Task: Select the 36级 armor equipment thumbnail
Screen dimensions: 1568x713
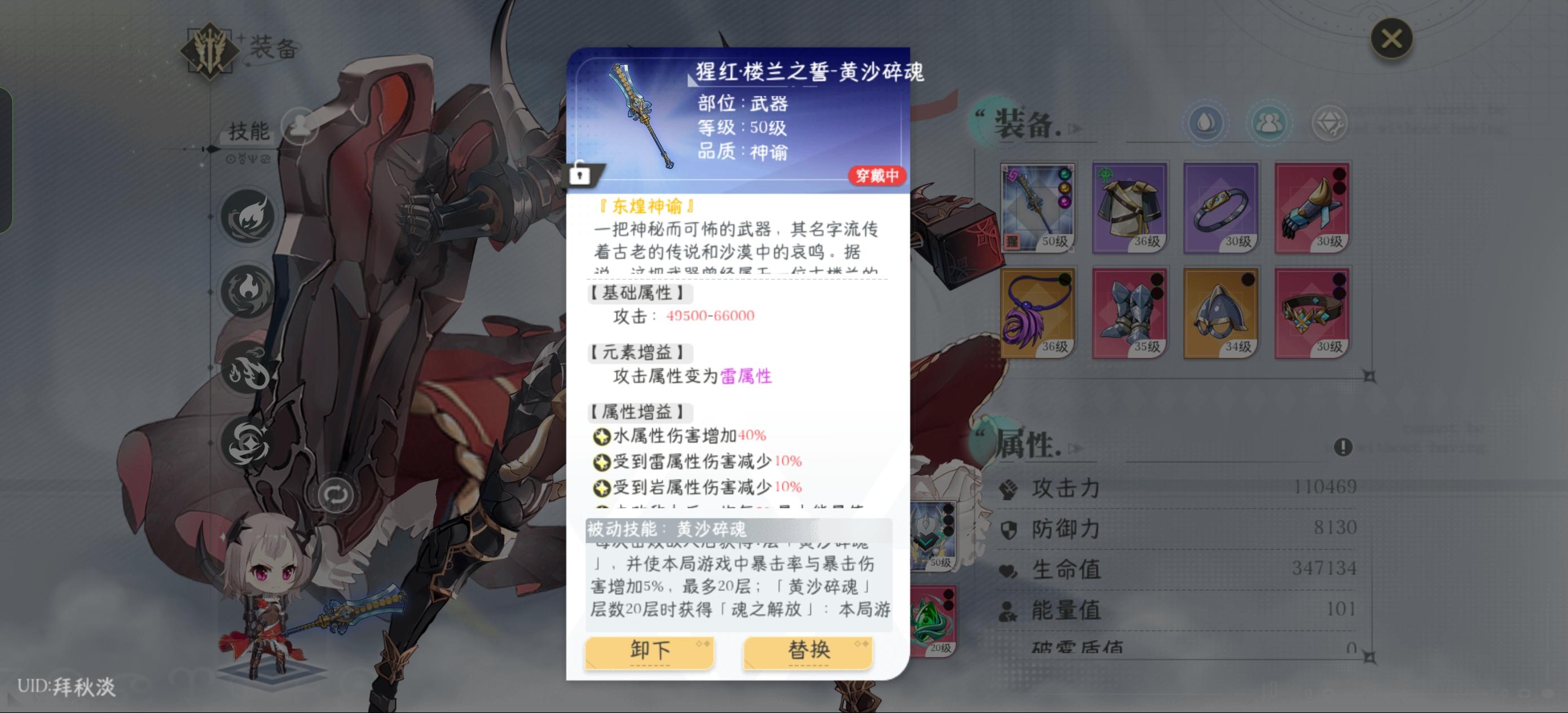Action: coord(1129,207)
